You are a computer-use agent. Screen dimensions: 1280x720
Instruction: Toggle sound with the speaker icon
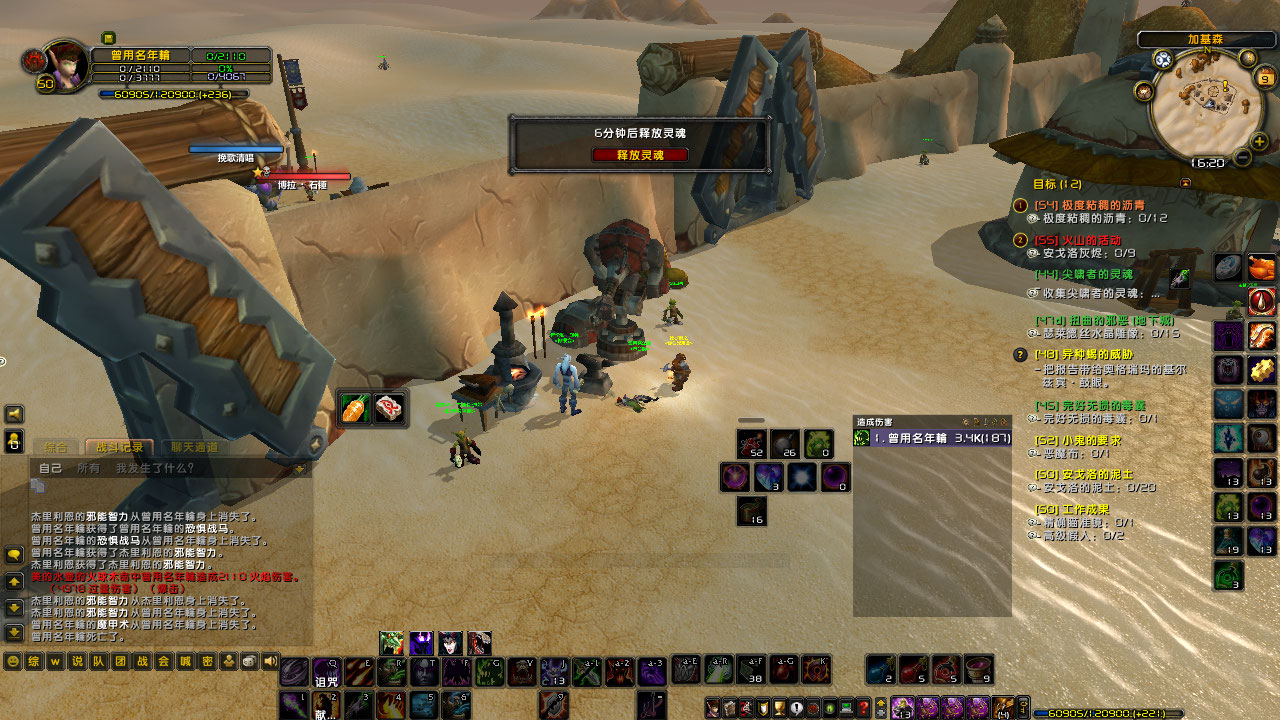(x=268, y=662)
